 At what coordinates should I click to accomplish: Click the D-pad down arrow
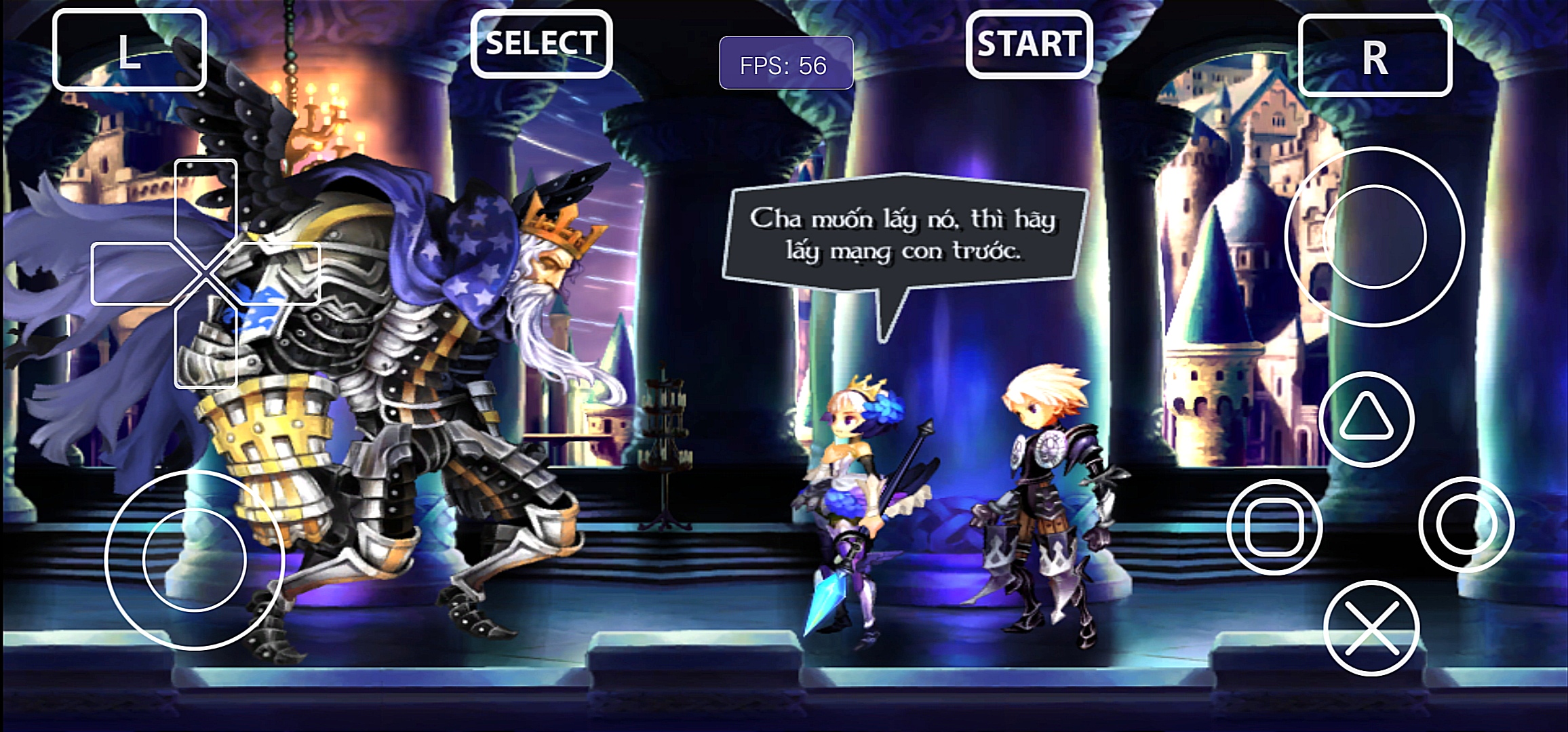click(x=205, y=347)
